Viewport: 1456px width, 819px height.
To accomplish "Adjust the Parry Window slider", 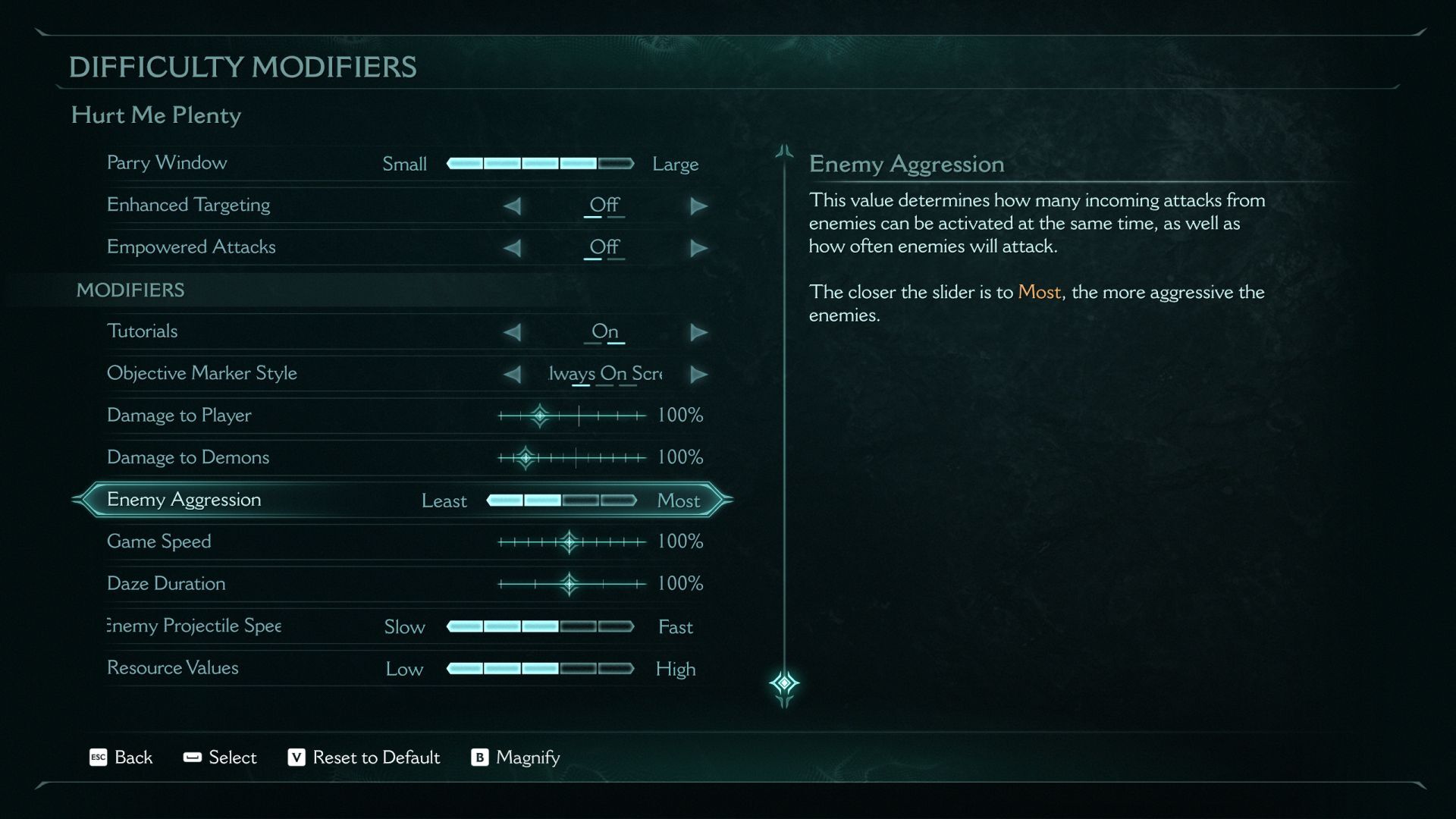I will (x=540, y=163).
